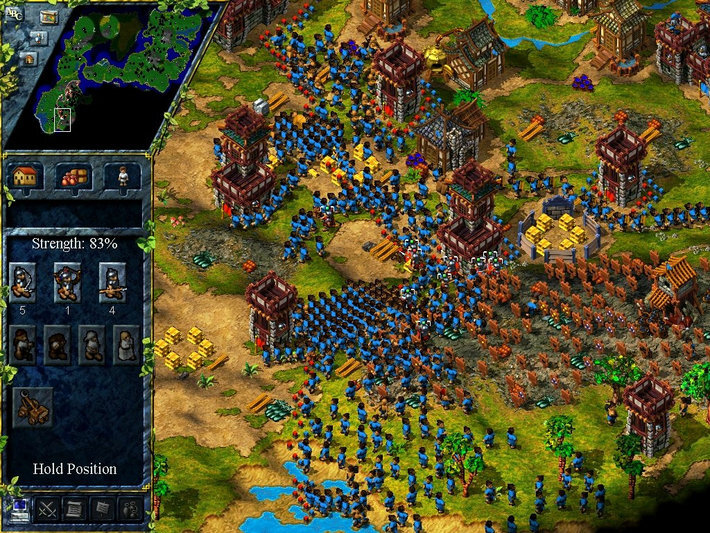
Task: Open the signpost note icon
Action: point(102,509)
